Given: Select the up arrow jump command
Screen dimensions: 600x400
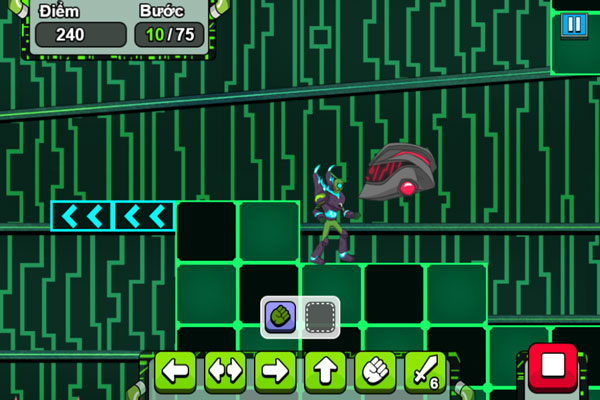Looking at the screenshot, I should (325, 371).
